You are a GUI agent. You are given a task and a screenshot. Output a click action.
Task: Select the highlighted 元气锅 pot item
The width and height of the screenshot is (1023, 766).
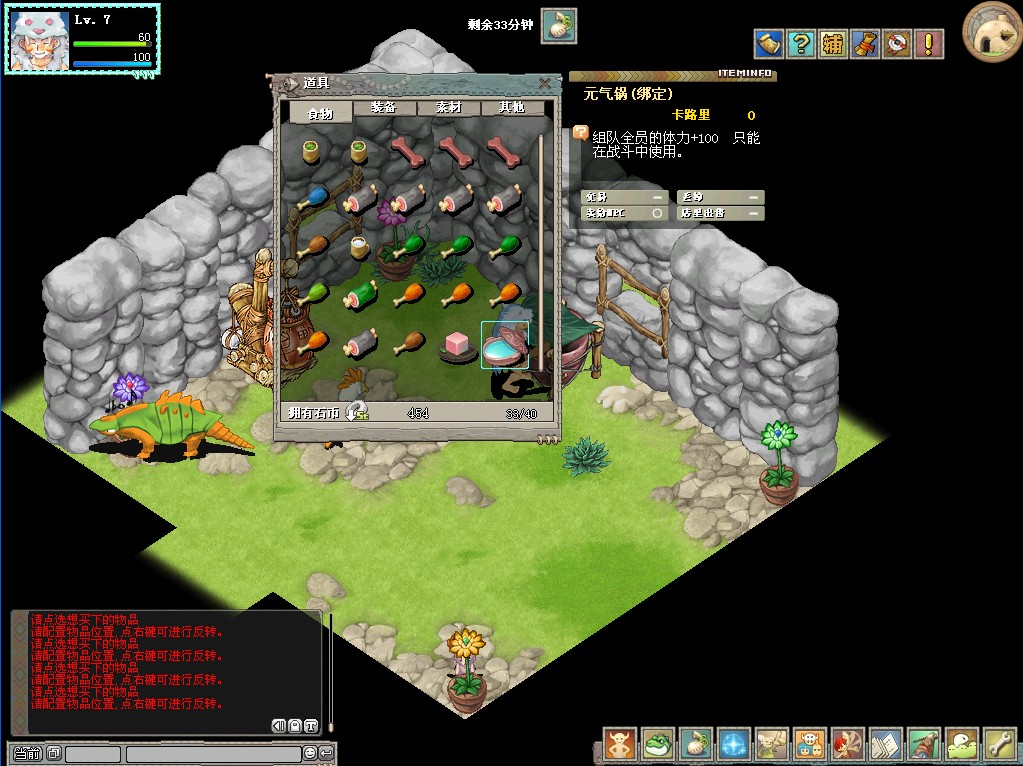[505, 345]
